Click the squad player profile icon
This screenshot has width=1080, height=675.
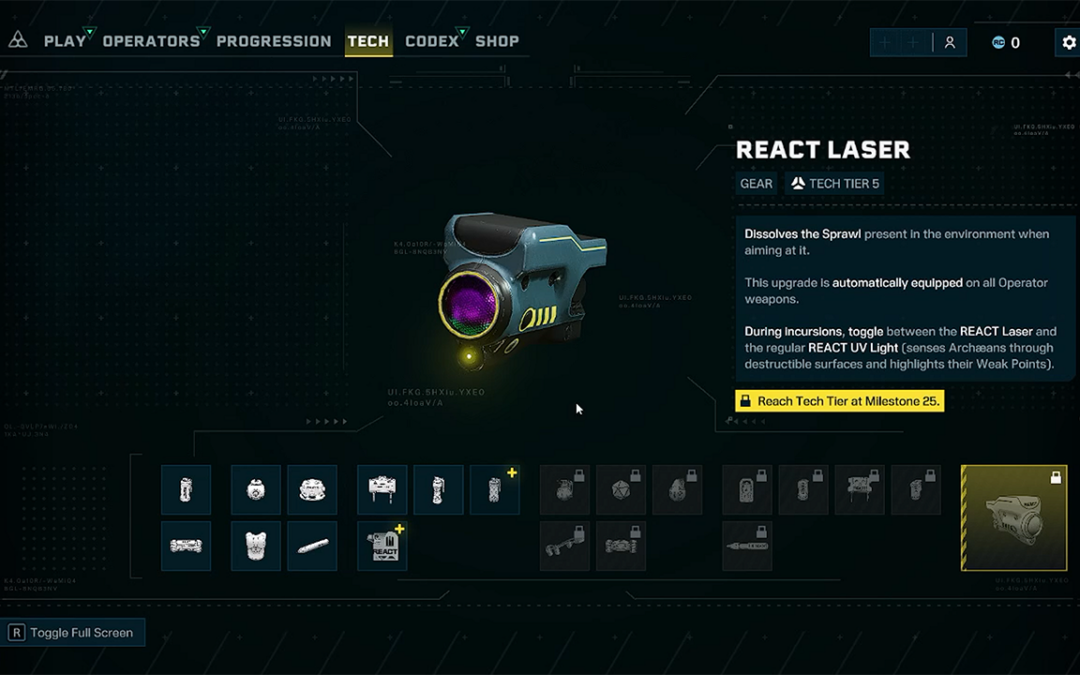(x=950, y=43)
